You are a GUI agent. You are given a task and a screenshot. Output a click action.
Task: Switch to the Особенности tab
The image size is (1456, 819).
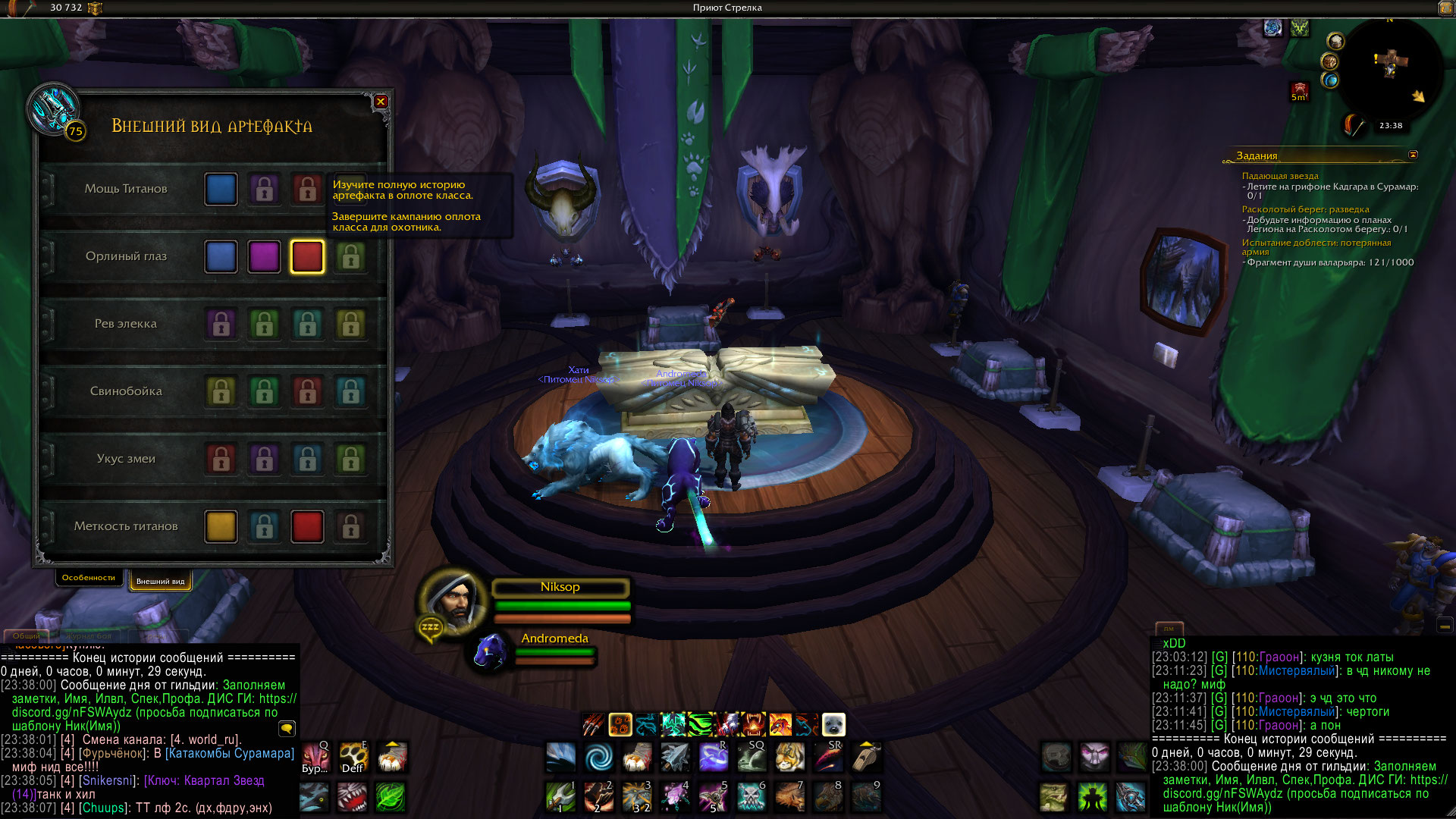(89, 578)
